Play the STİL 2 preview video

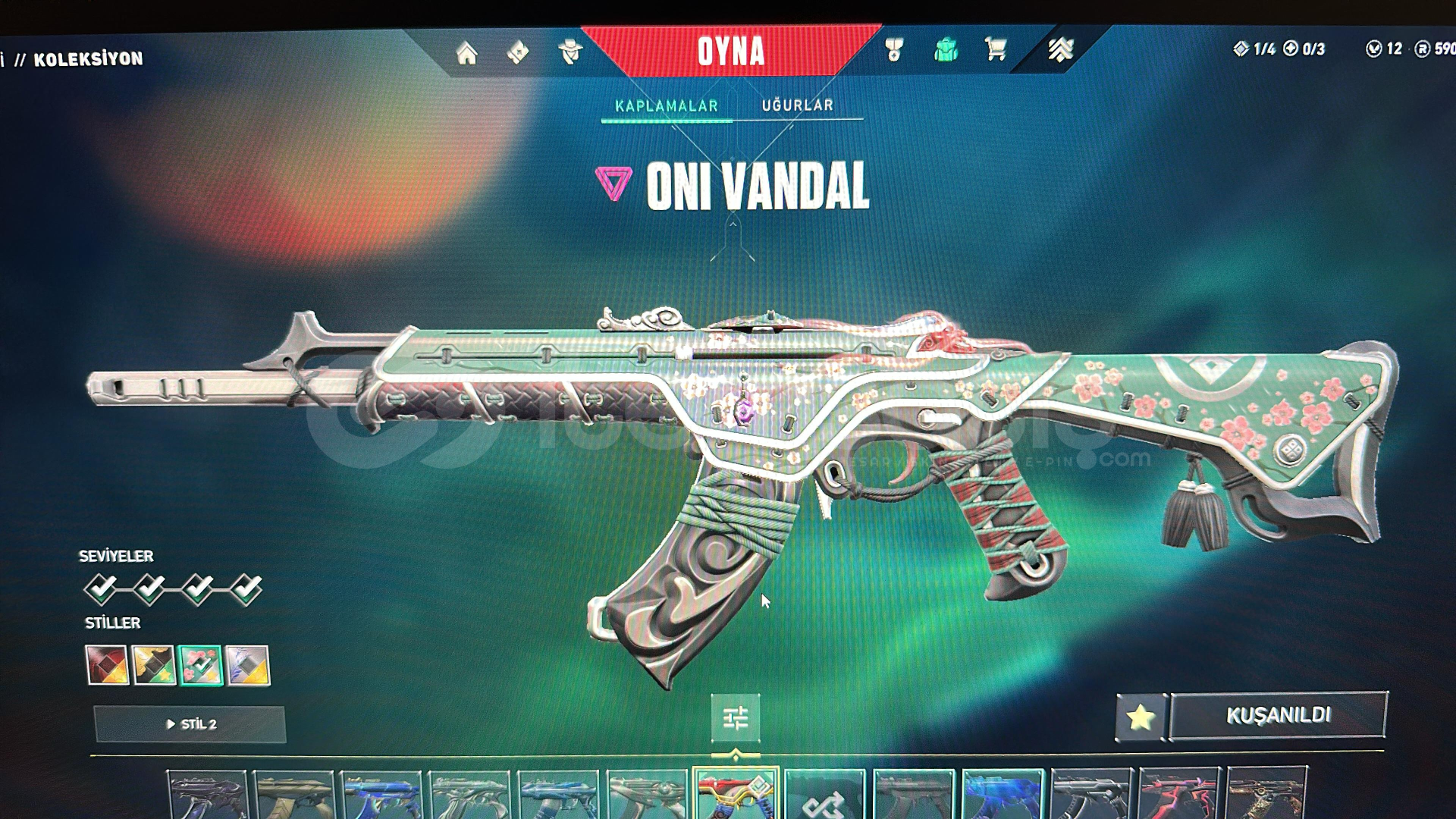[190, 724]
